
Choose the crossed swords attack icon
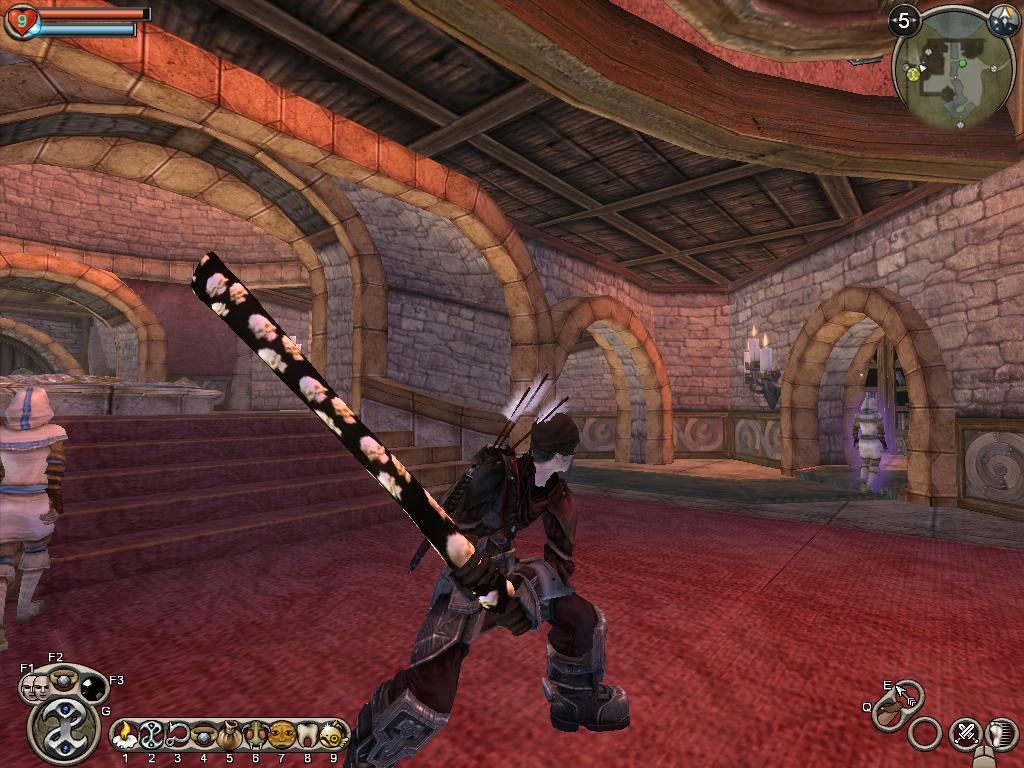[x=965, y=734]
